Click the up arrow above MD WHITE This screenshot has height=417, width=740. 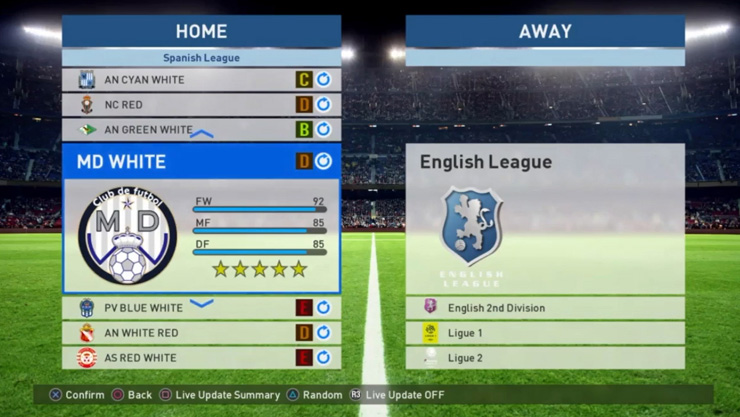[x=202, y=134]
